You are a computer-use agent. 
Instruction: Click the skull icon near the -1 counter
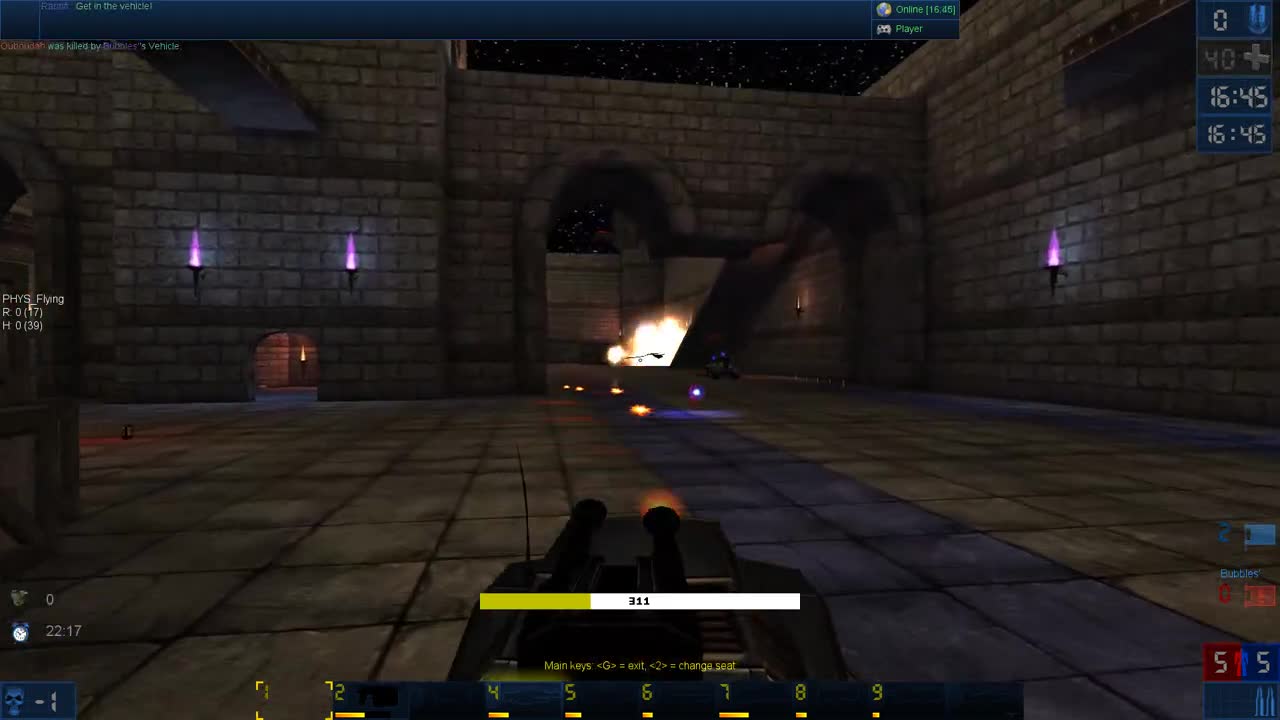click(x=13, y=700)
